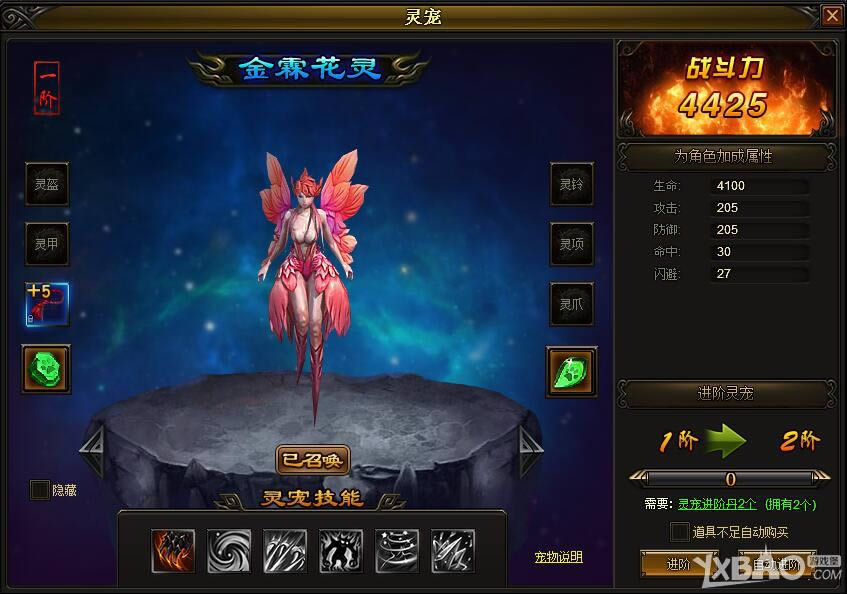
Task: Select the fiery claw pet skill
Action: pos(173,551)
